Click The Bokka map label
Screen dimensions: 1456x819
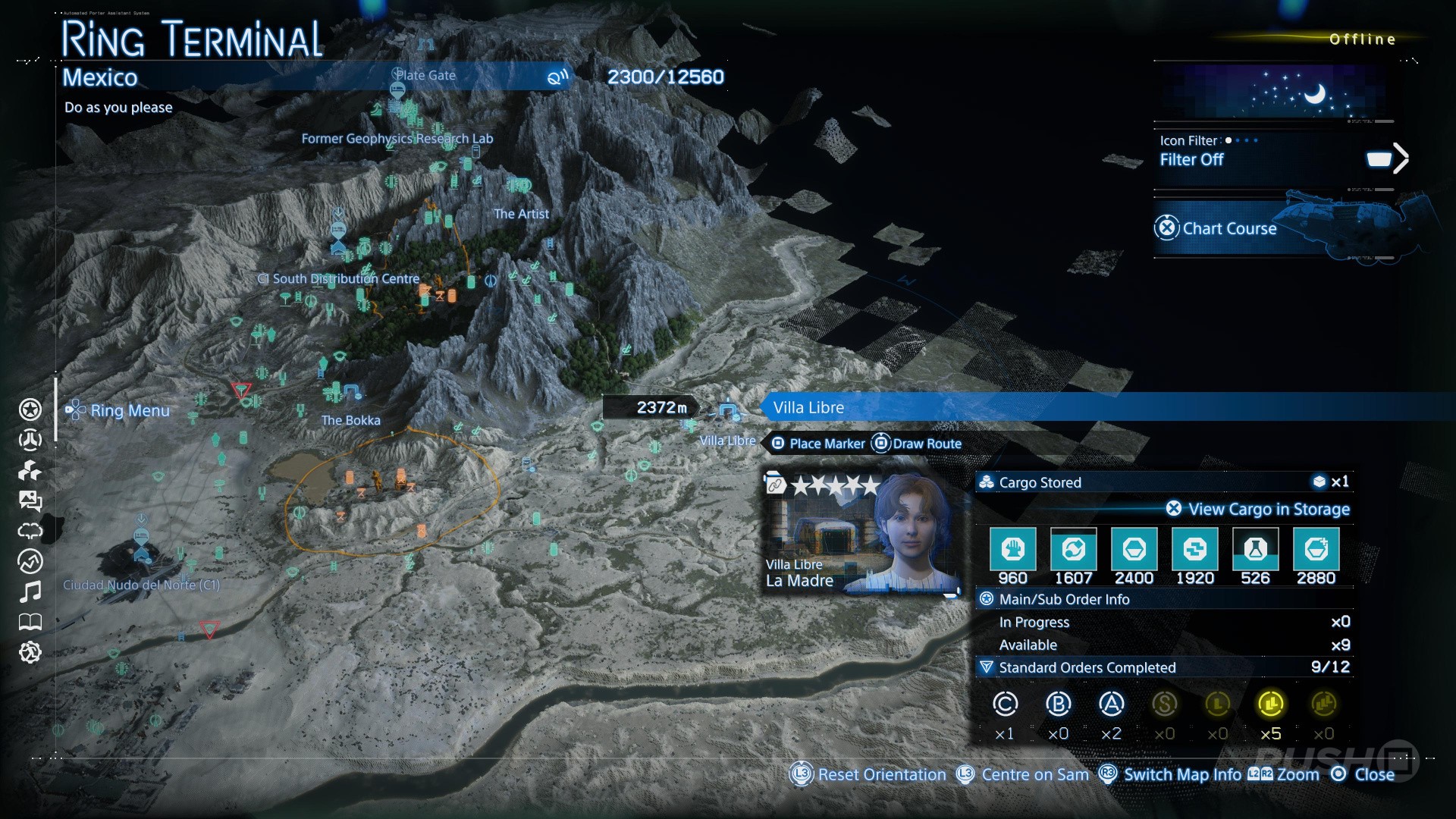tap(350, 420)
